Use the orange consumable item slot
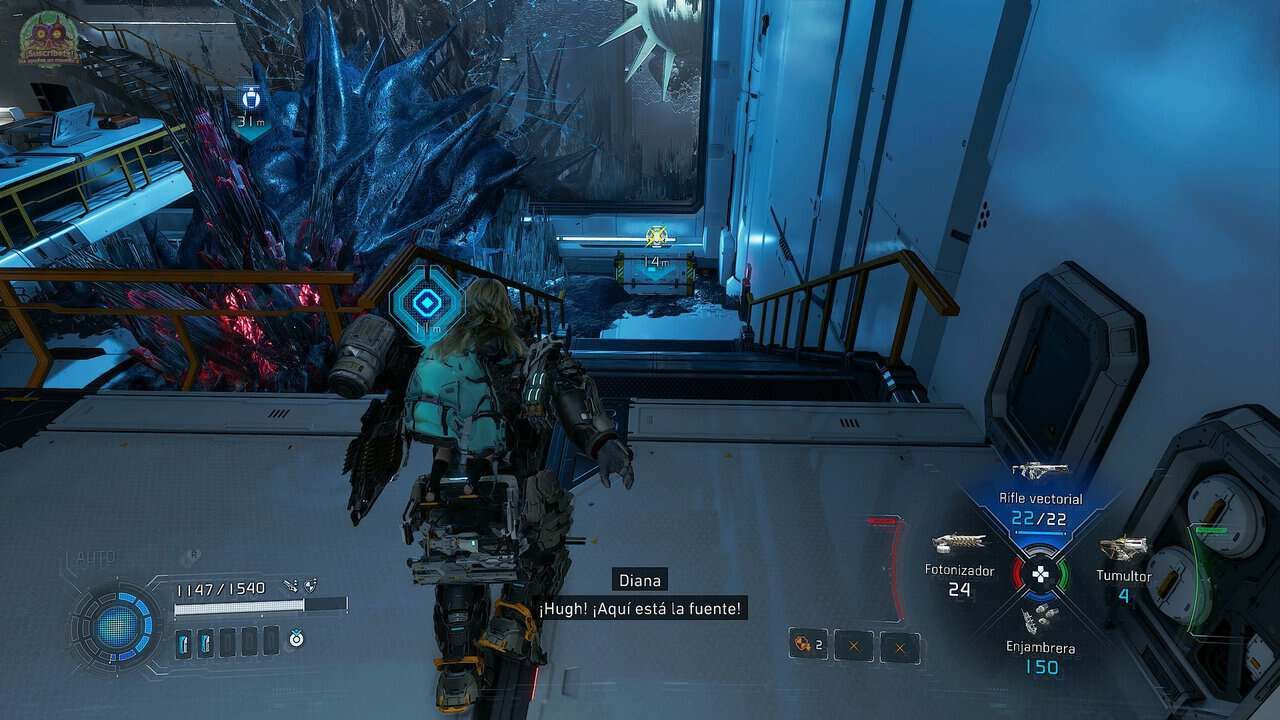Viewport: 1280px width, 720px height. click(808, 645)
